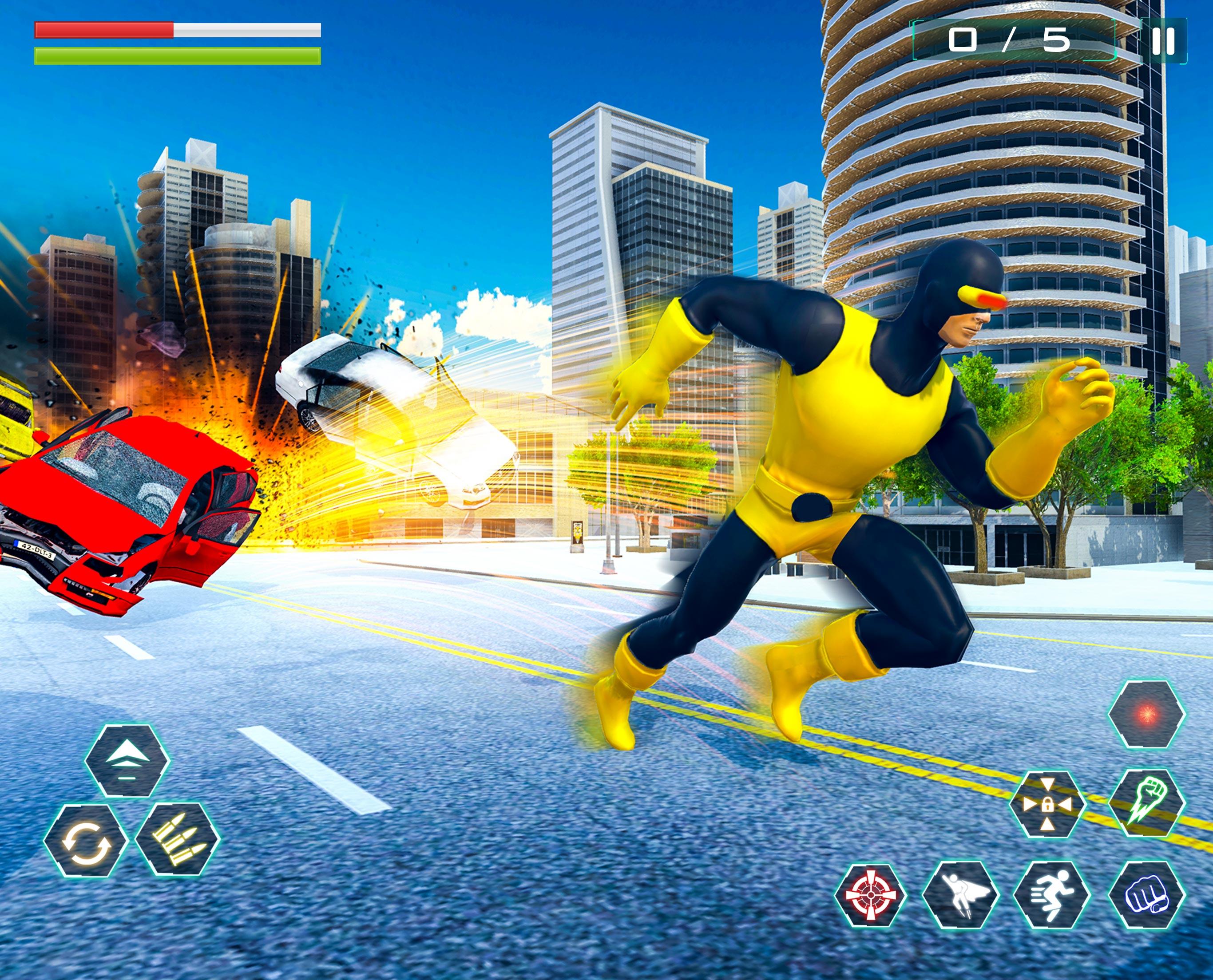Toggle the target lock button
This screenshot has height=980, width=1213.
(x=1047, y=804)
